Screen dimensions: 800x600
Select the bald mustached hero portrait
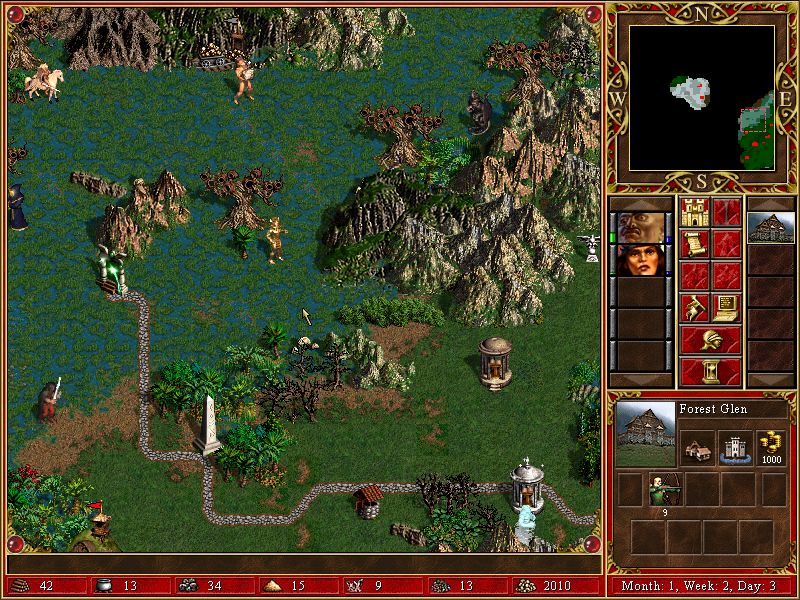click(637, 226)
